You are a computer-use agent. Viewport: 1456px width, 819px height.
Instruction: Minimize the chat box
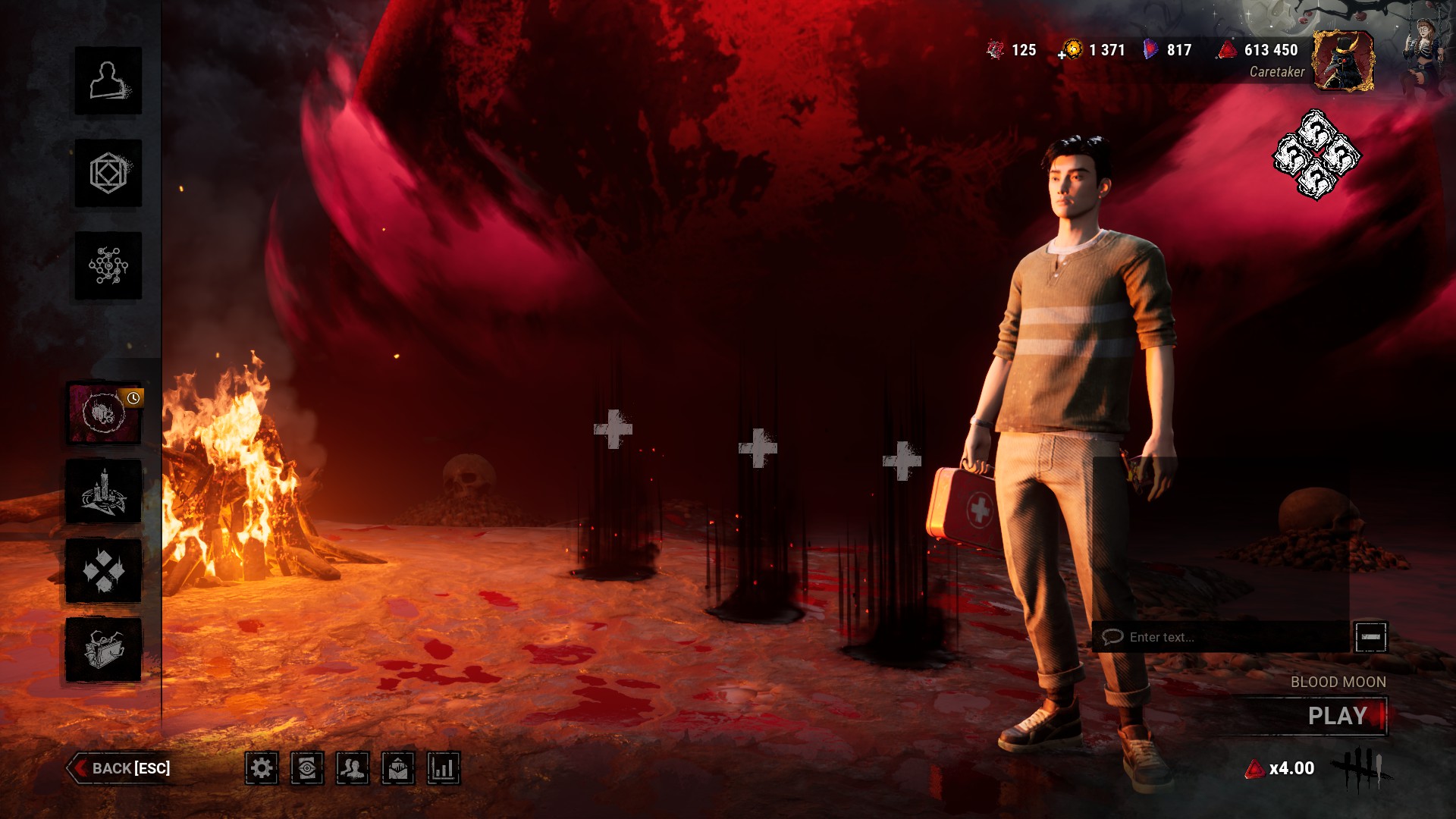pos(1370,637)
